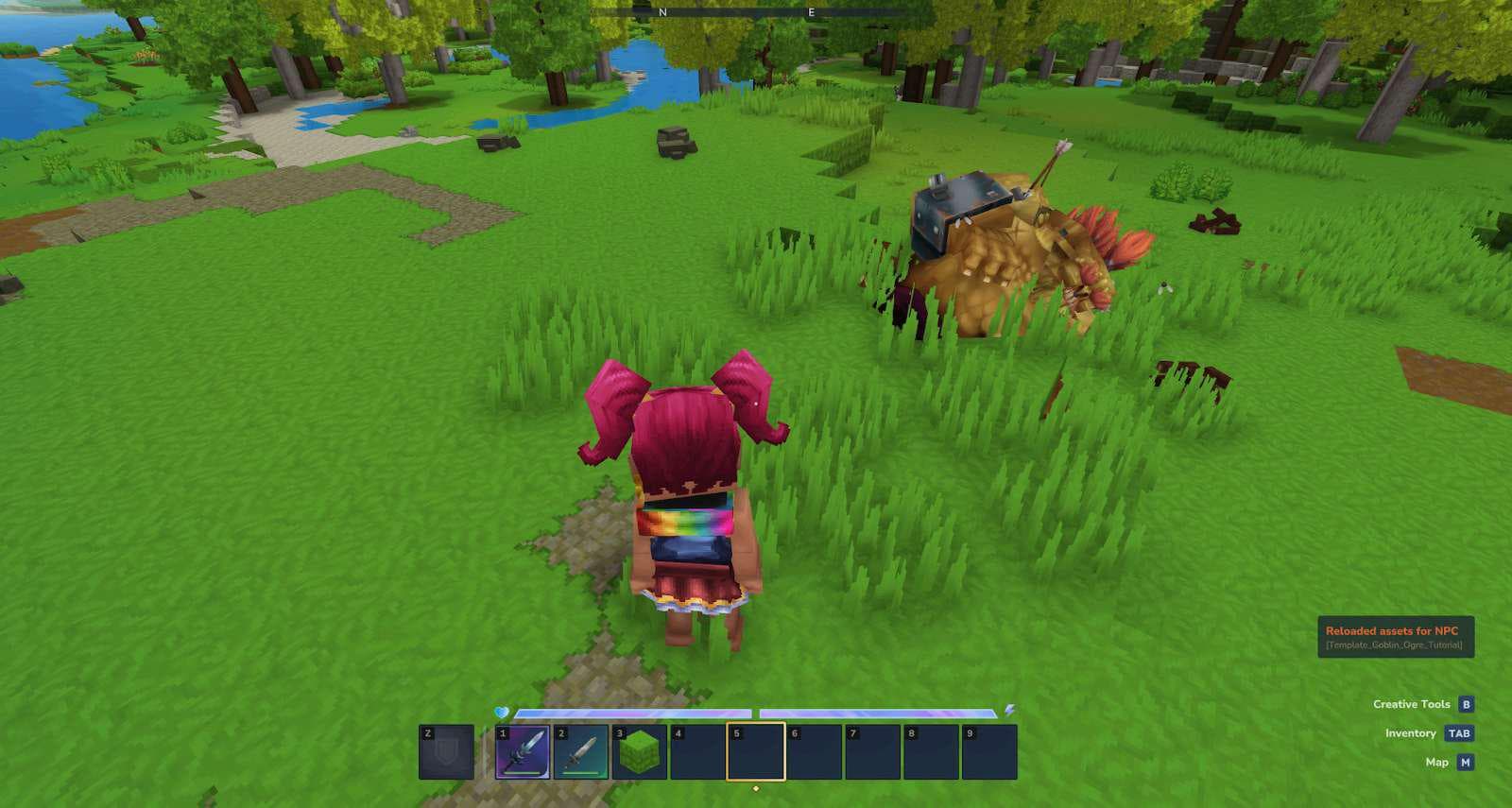This screenshot has height=808, width=1512.
Task: Select empty hotbar slot number 9
Action: (x=988, y=752)
